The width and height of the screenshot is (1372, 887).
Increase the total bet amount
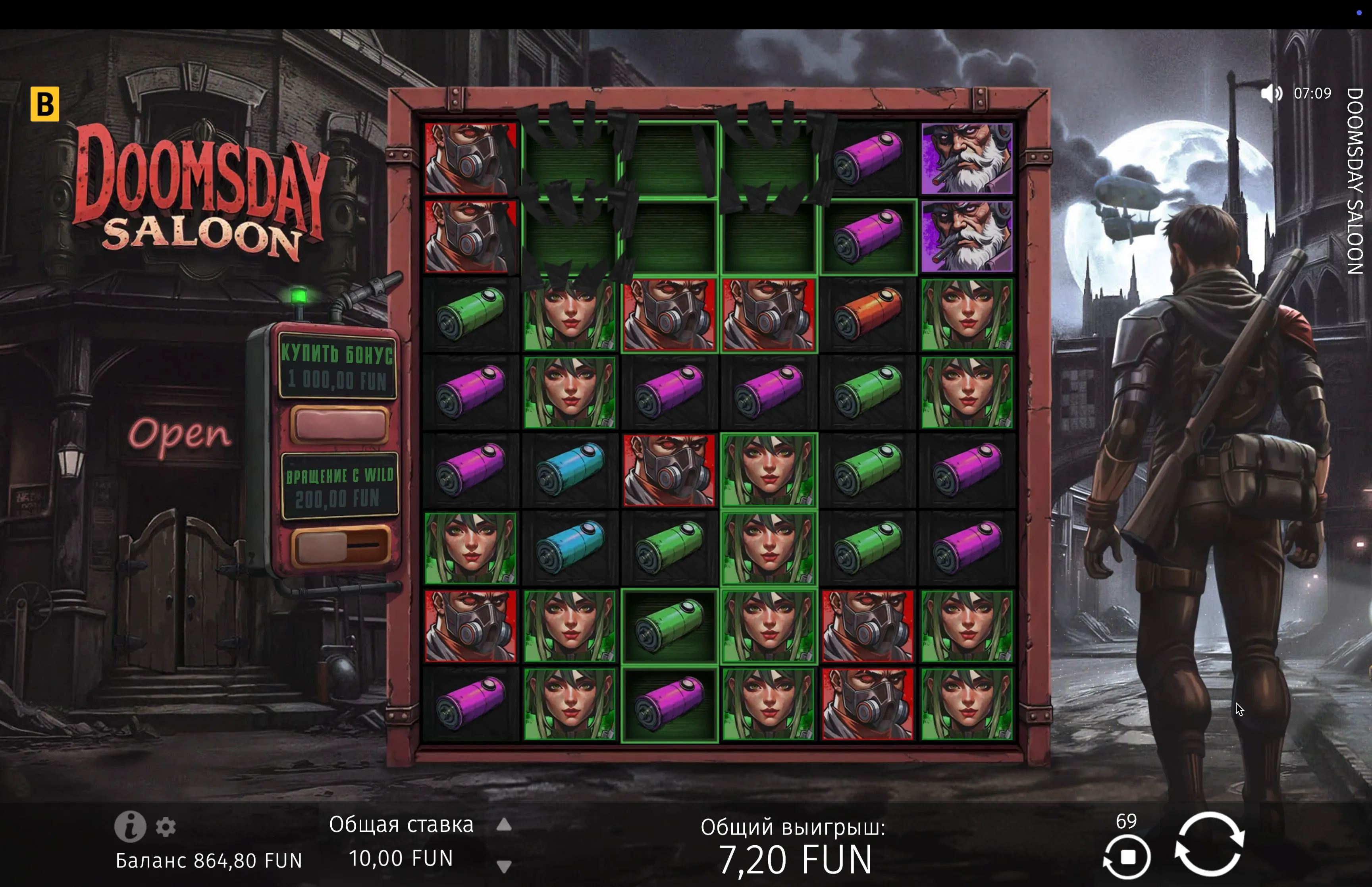coord(504,825)
